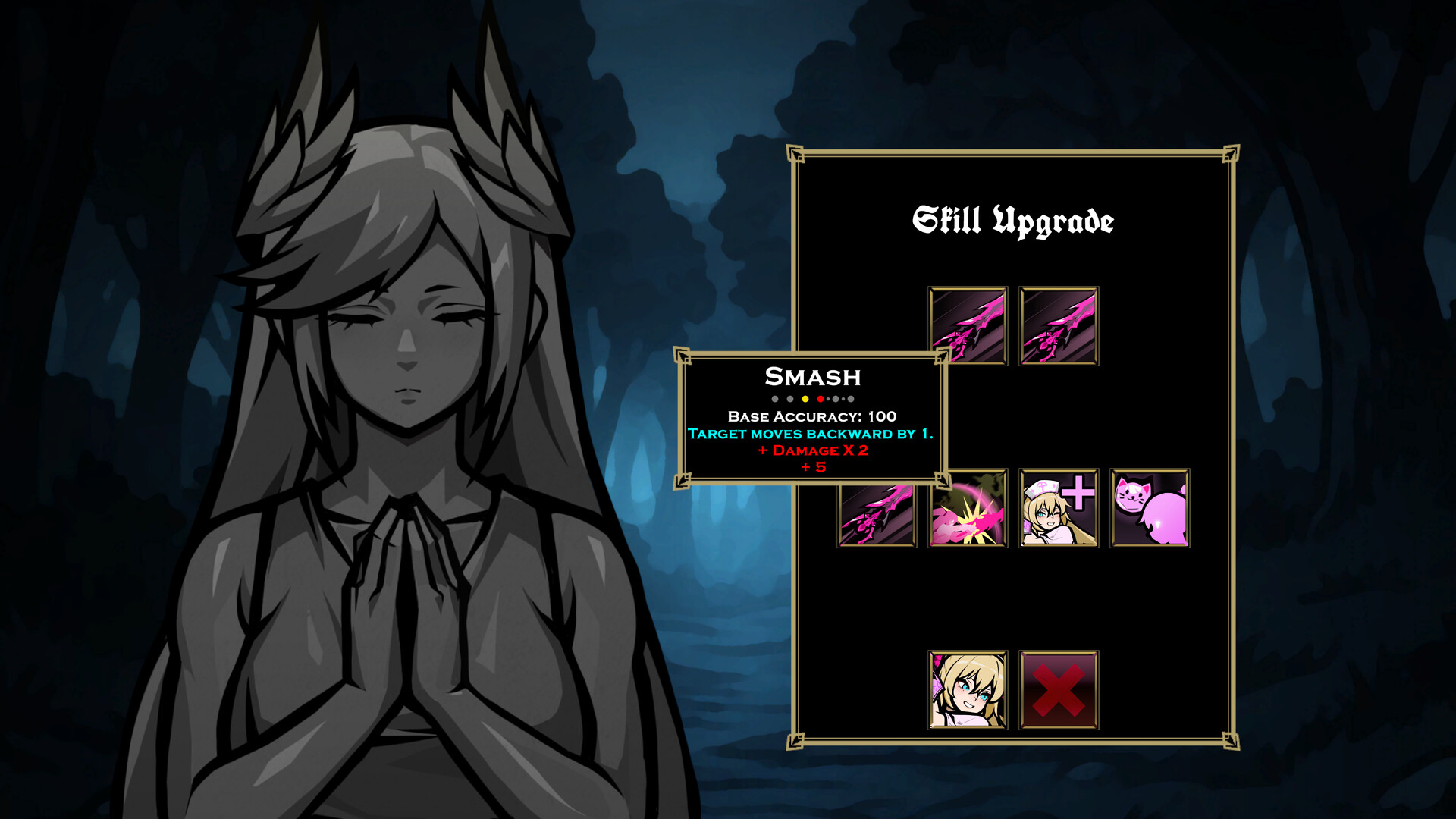Toggle the yellow level dot for Smash
Screen dimensions: 1456x819
pos(805,399)
